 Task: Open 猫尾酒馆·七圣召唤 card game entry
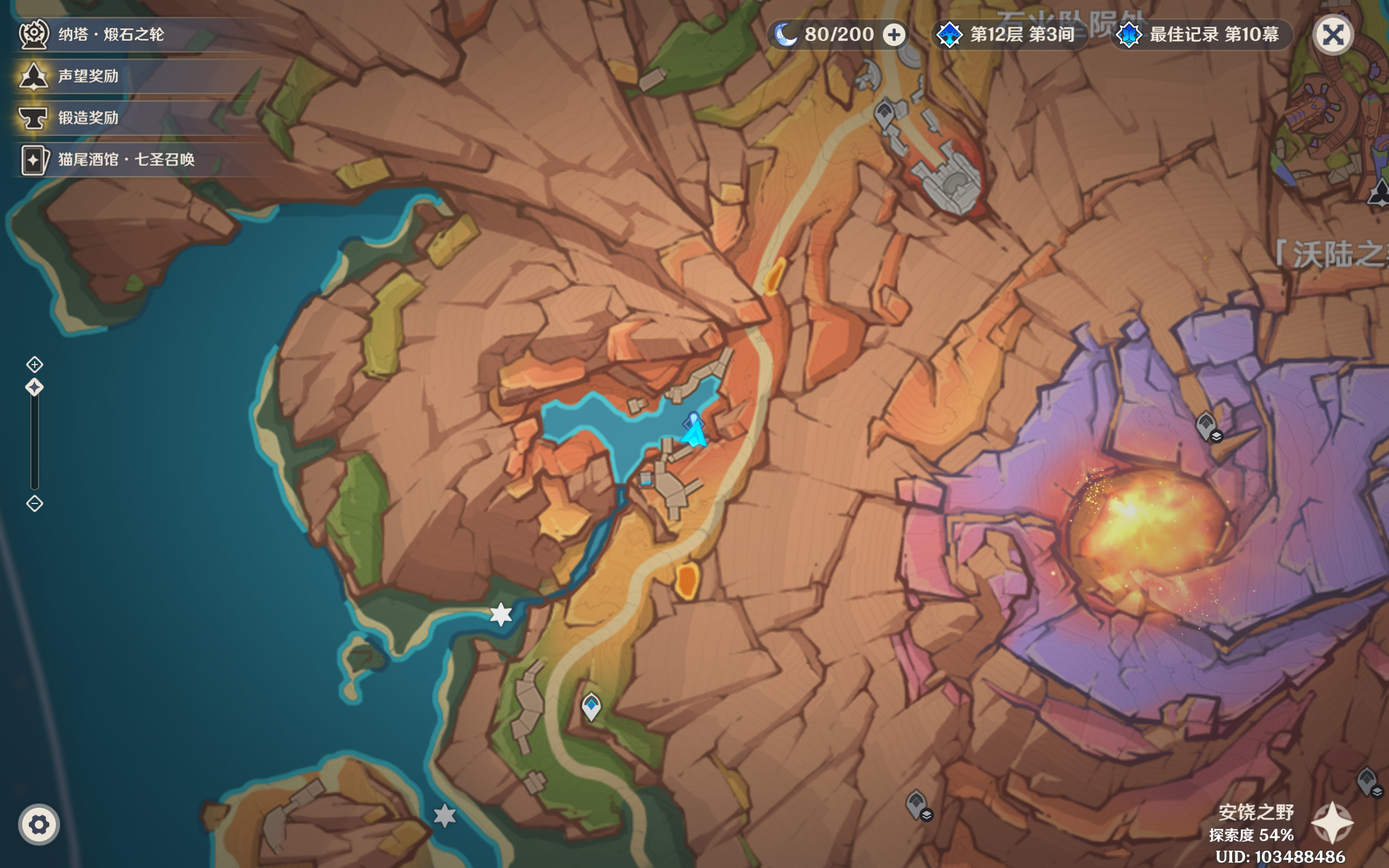click(125, 159)
